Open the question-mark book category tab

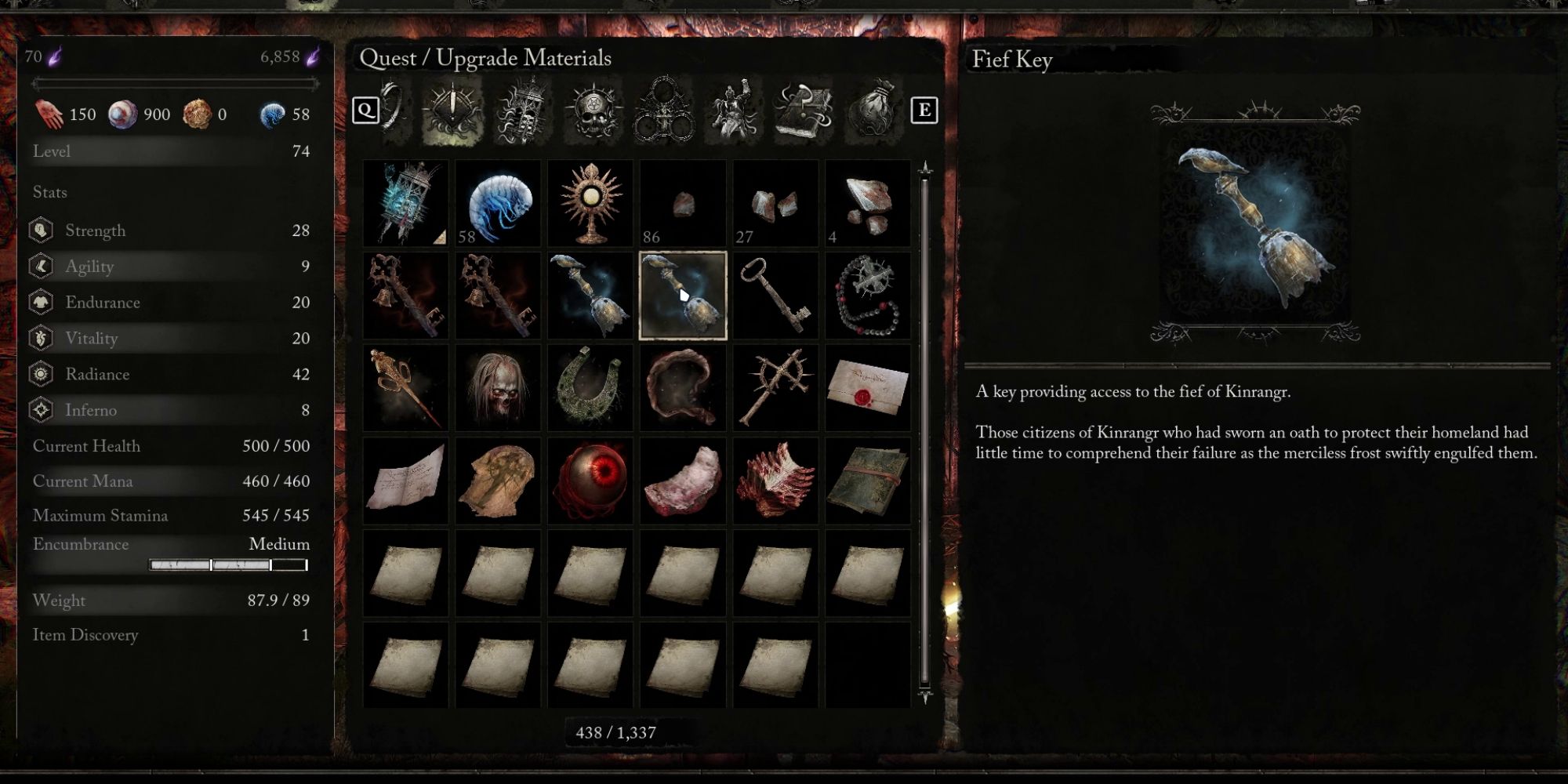pos(804,110)
